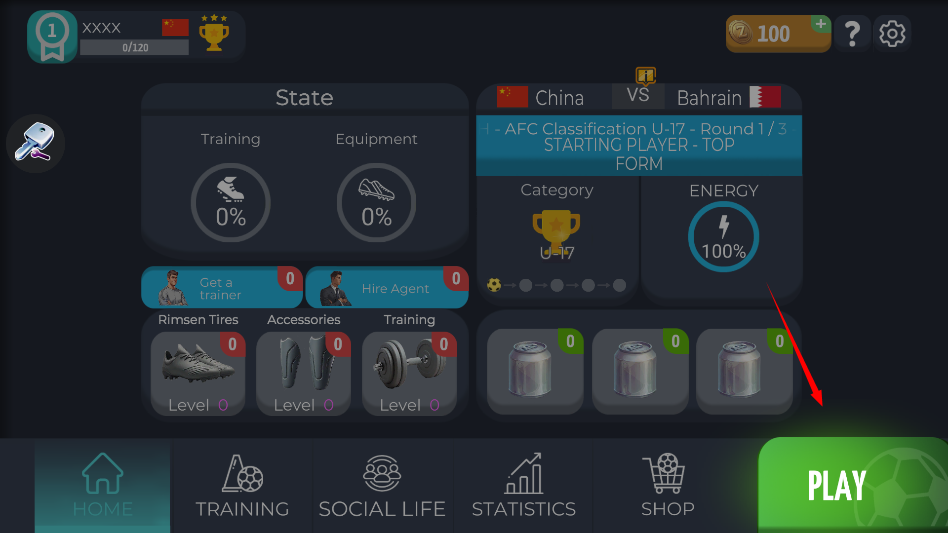Image resolution: width=948 pixels, height=533 pixels.
Task: Open help with the question mark
Action: tap(852, 34)
